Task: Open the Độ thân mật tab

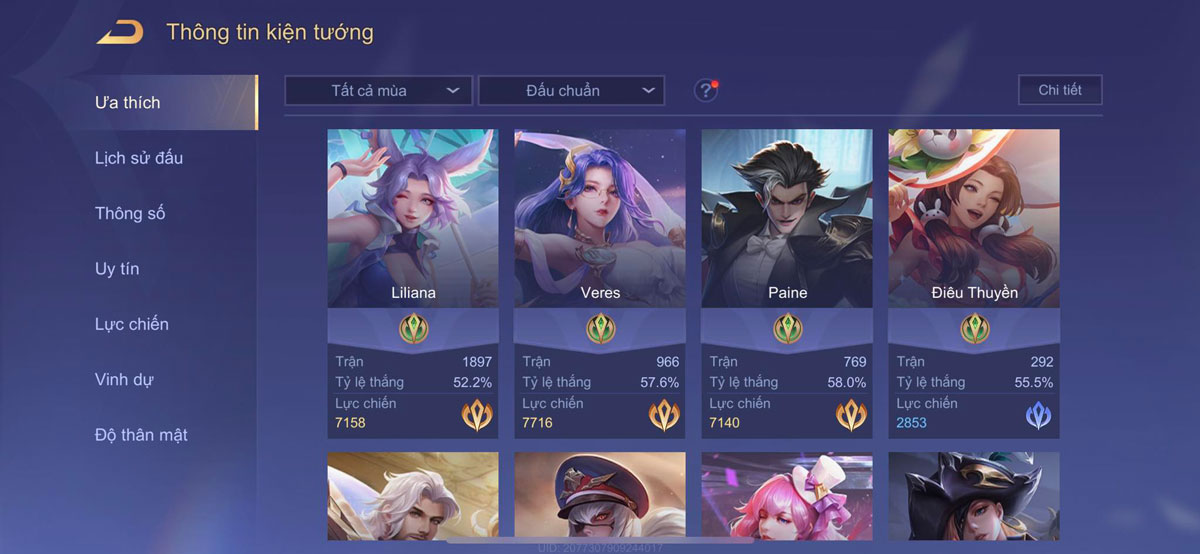Action: (141, 435)
